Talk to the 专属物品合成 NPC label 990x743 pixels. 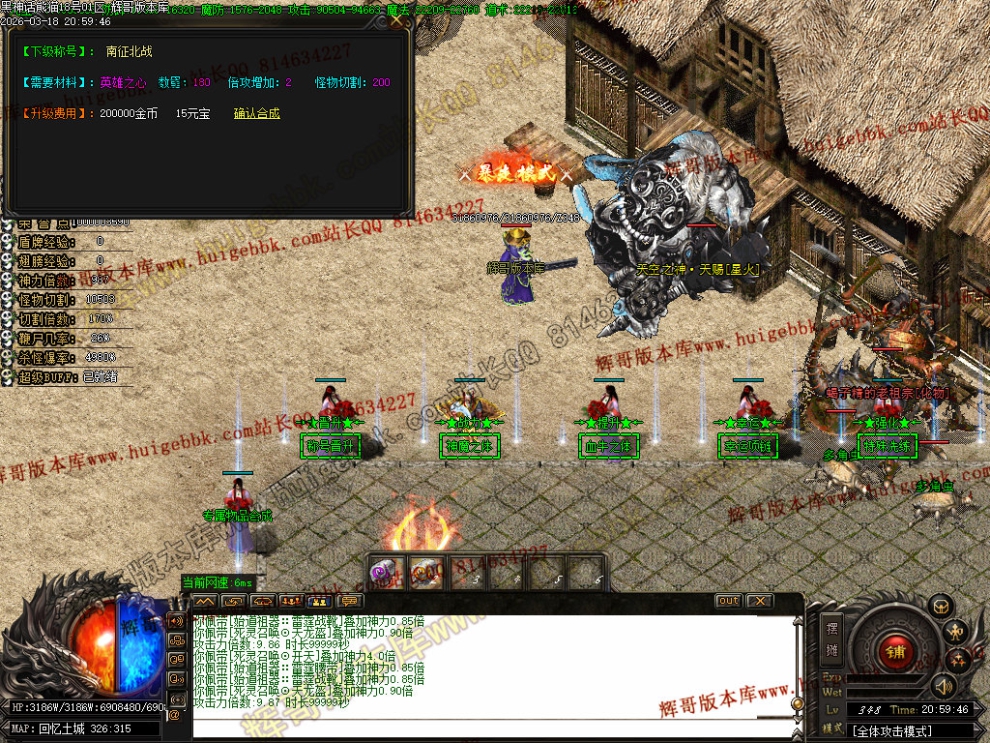point(238,515)
